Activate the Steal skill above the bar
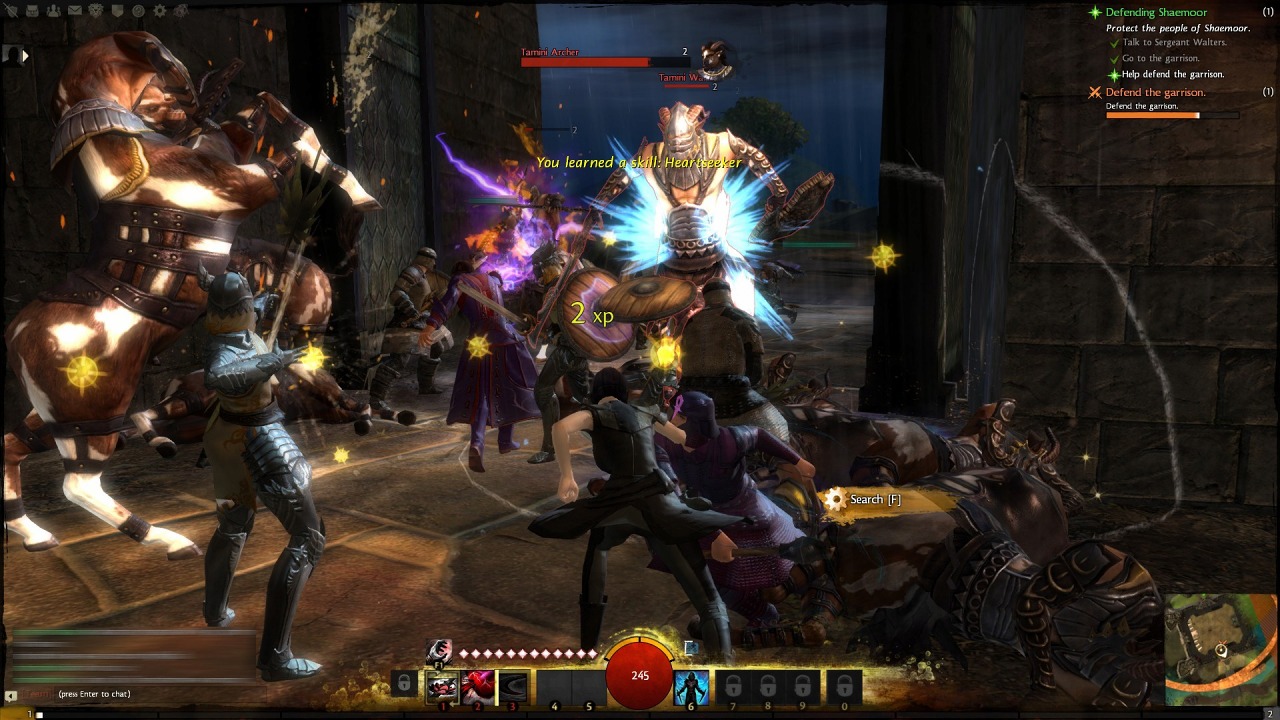 pyautogui.click(x=439, y=652)
